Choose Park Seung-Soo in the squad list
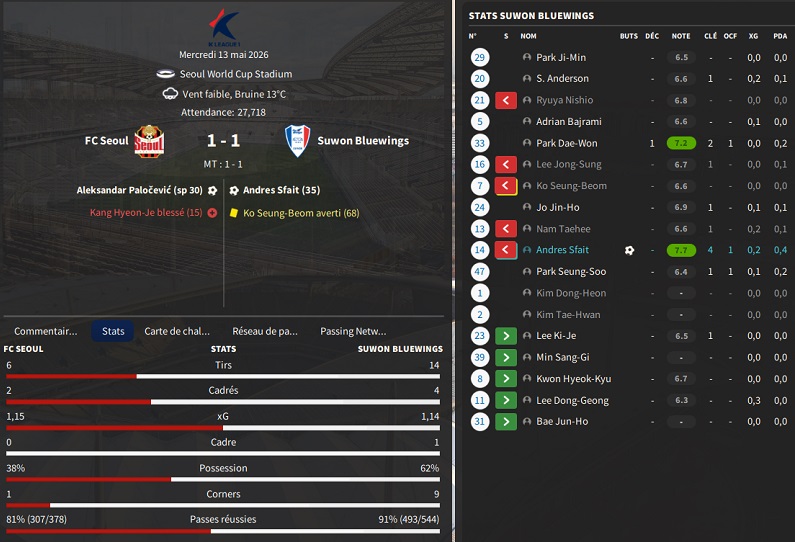Image resolution: width=795 pixels, height=542 pixels. coord(571,272)
